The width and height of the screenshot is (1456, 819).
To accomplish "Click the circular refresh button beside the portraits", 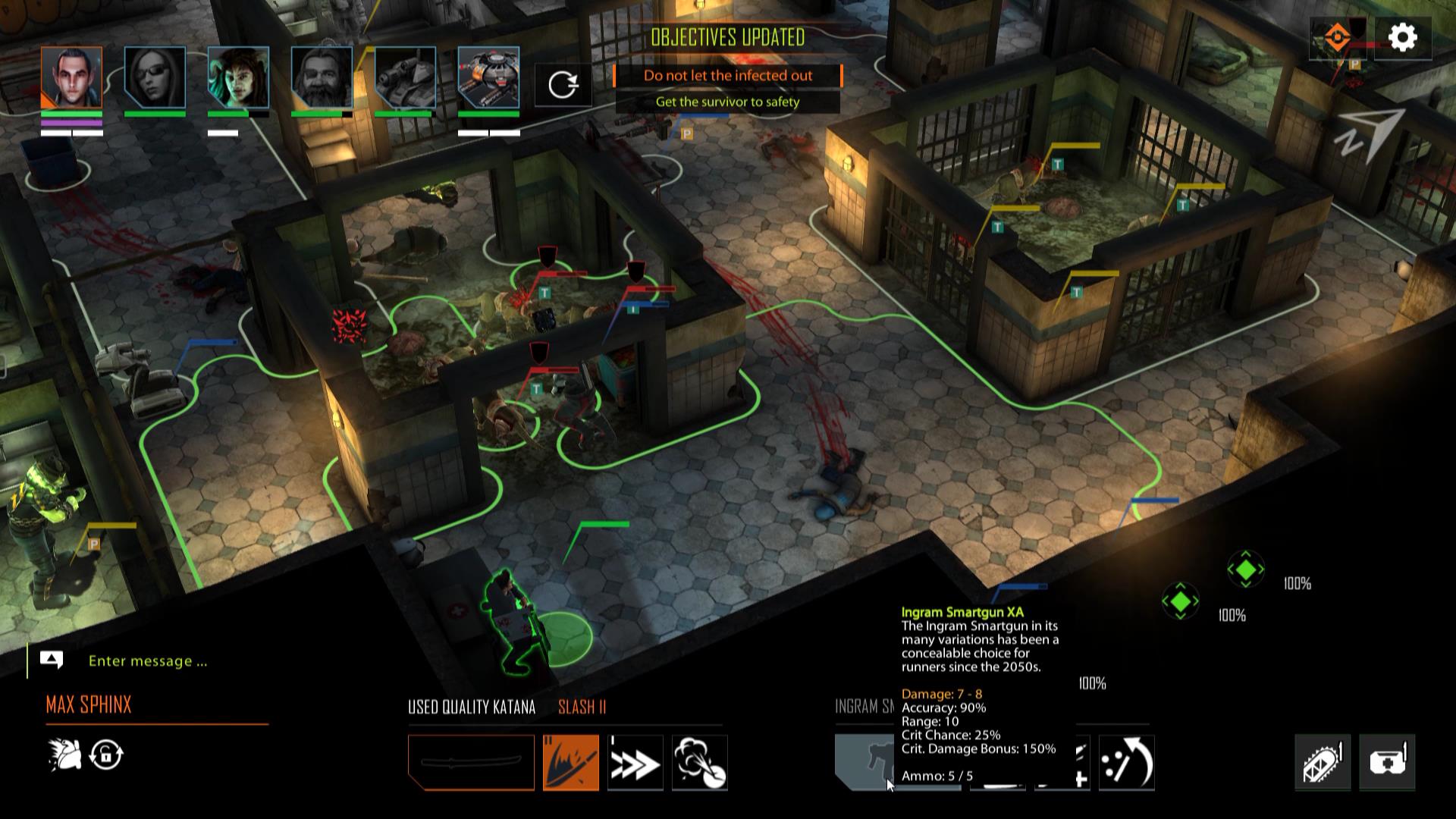I will click(563, 85).
